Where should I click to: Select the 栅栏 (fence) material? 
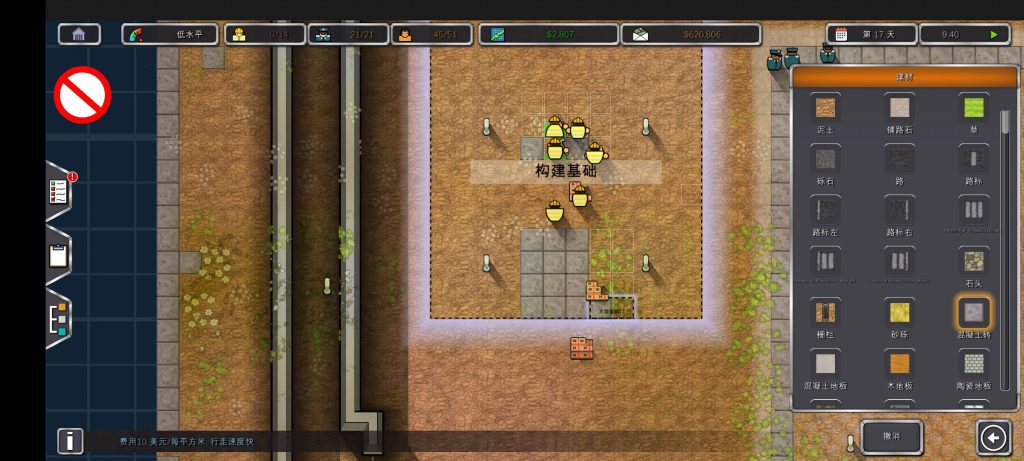tap(825, 314)
